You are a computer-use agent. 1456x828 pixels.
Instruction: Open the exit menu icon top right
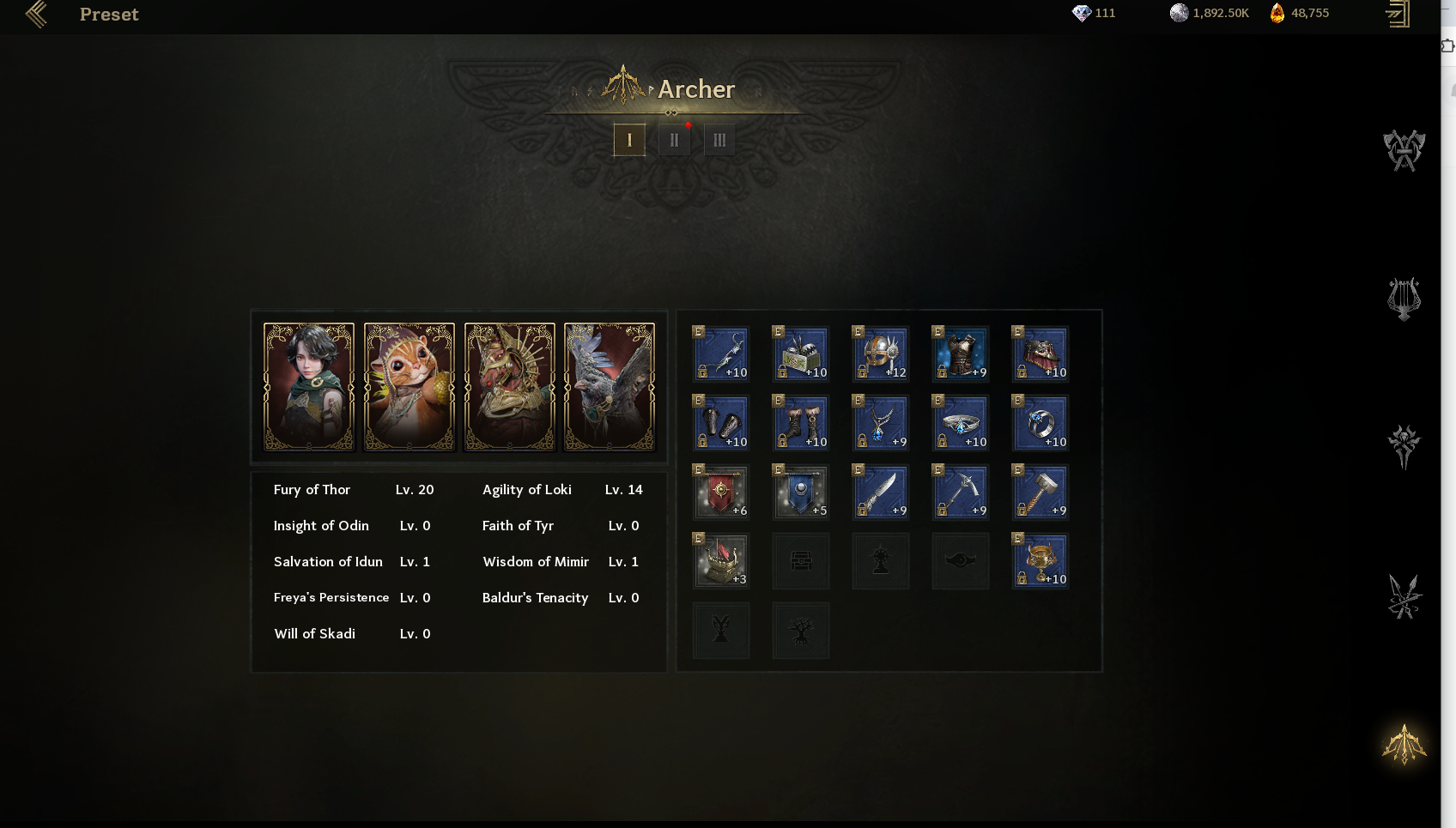click(1398, 14)
